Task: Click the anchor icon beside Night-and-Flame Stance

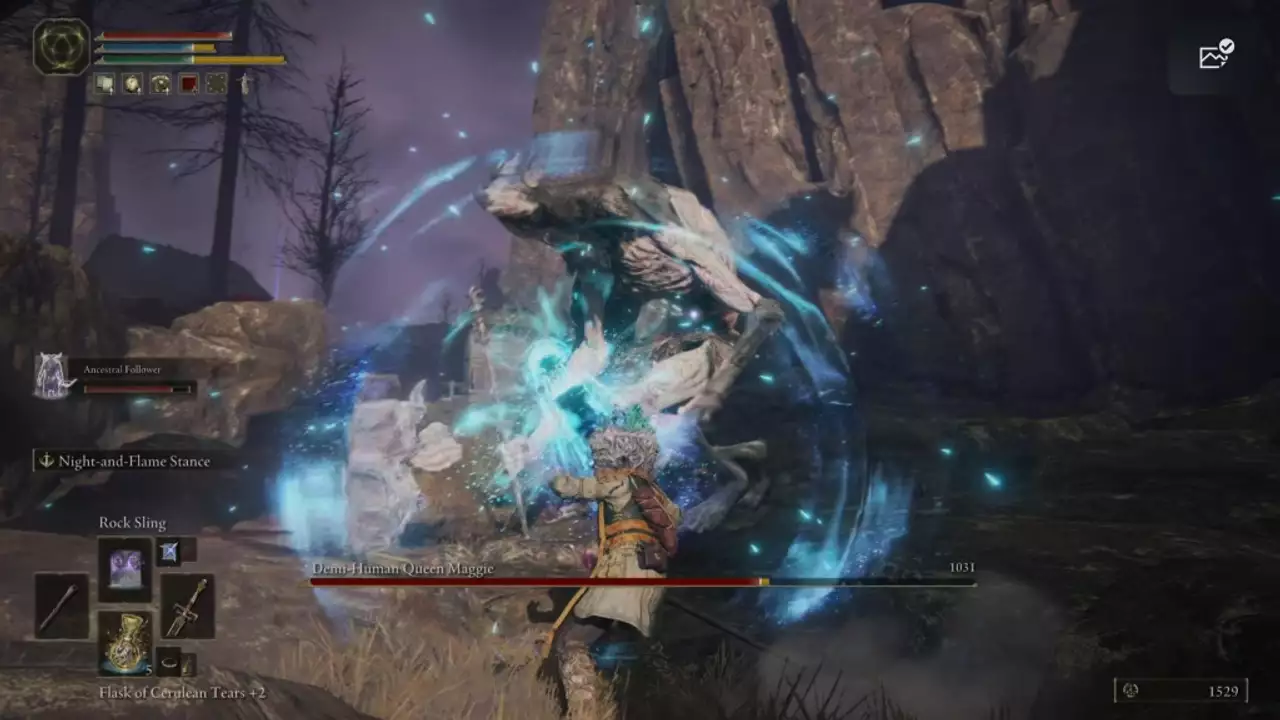Action: tap(44, 461)
